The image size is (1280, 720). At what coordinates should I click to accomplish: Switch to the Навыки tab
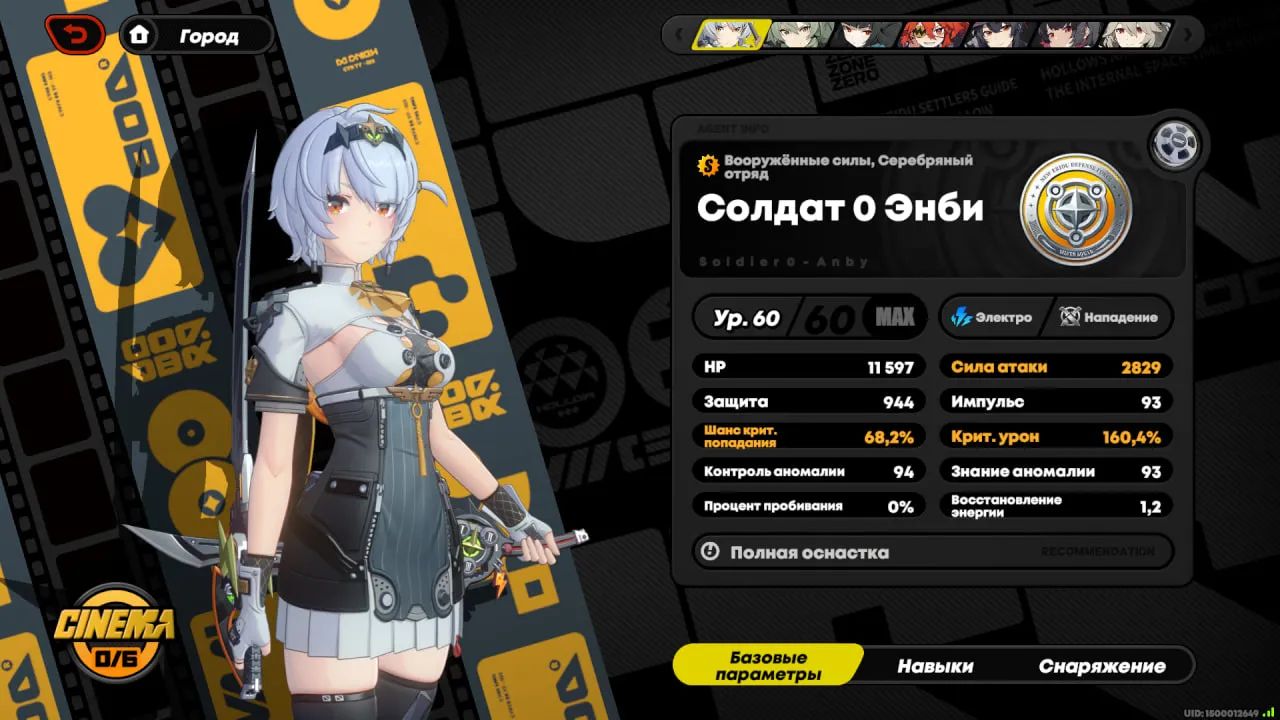click(935, 666)
